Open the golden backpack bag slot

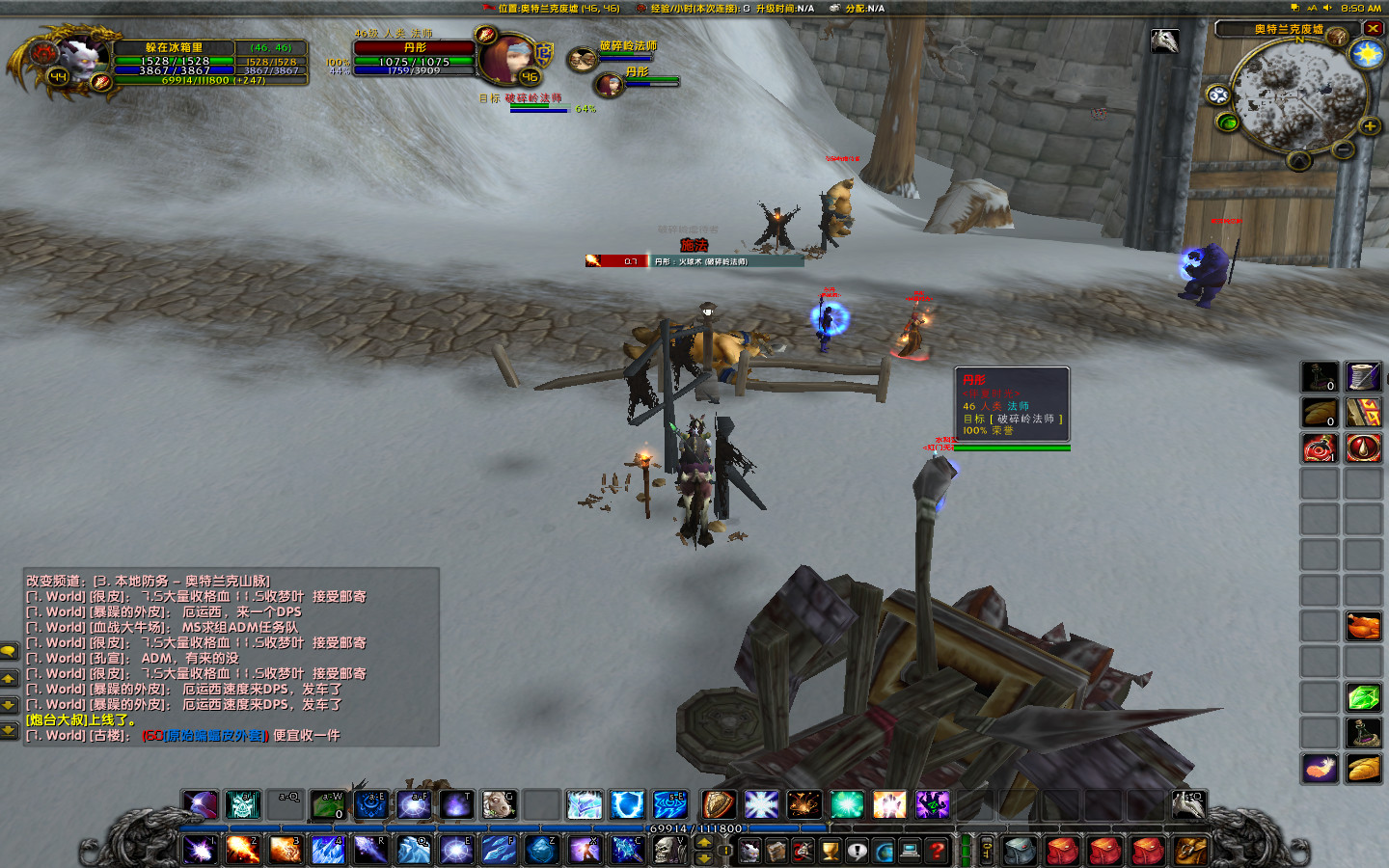click(x=1191, y=850)
